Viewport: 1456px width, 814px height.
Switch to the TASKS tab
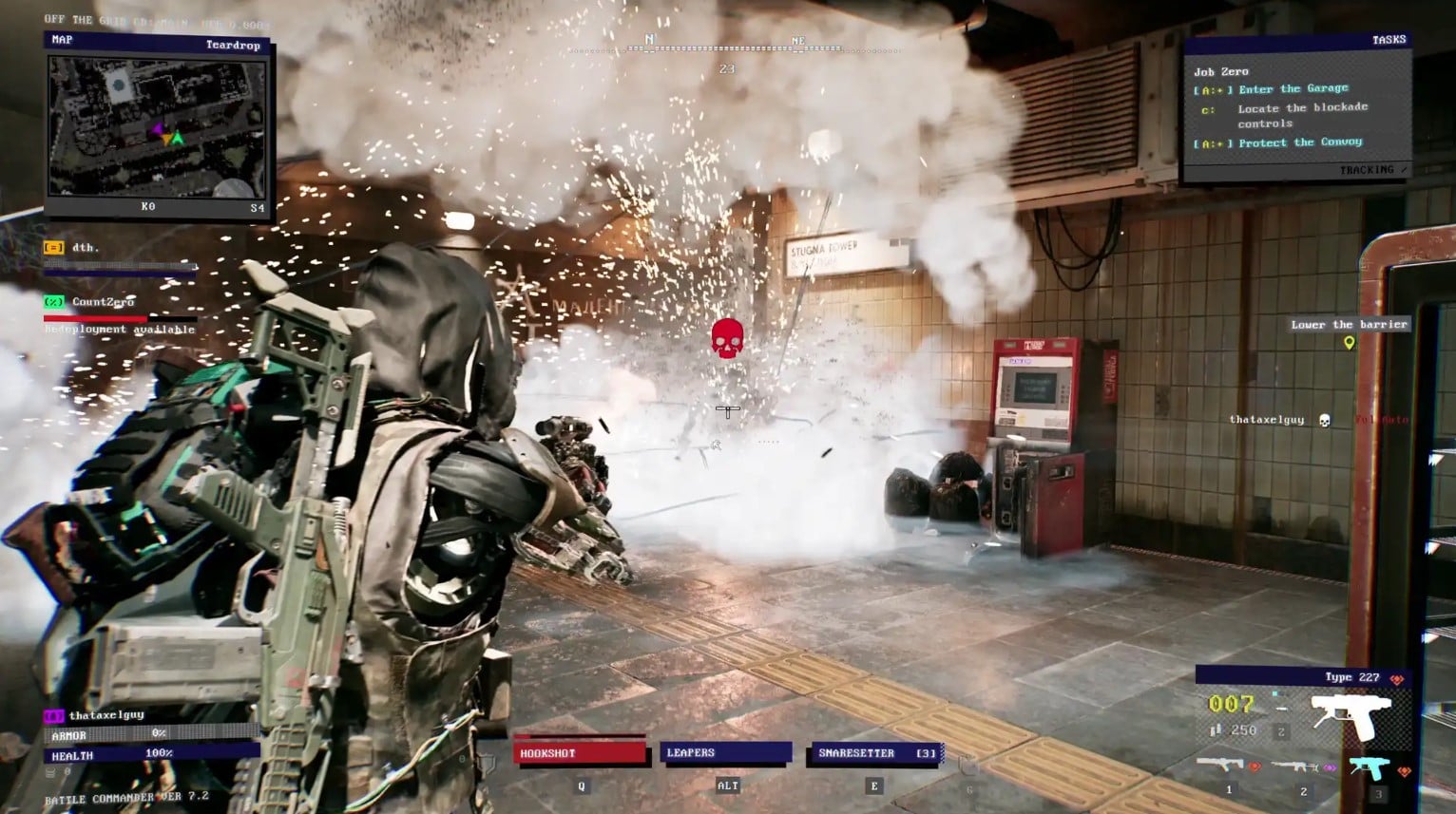[x=1389, y=38]
